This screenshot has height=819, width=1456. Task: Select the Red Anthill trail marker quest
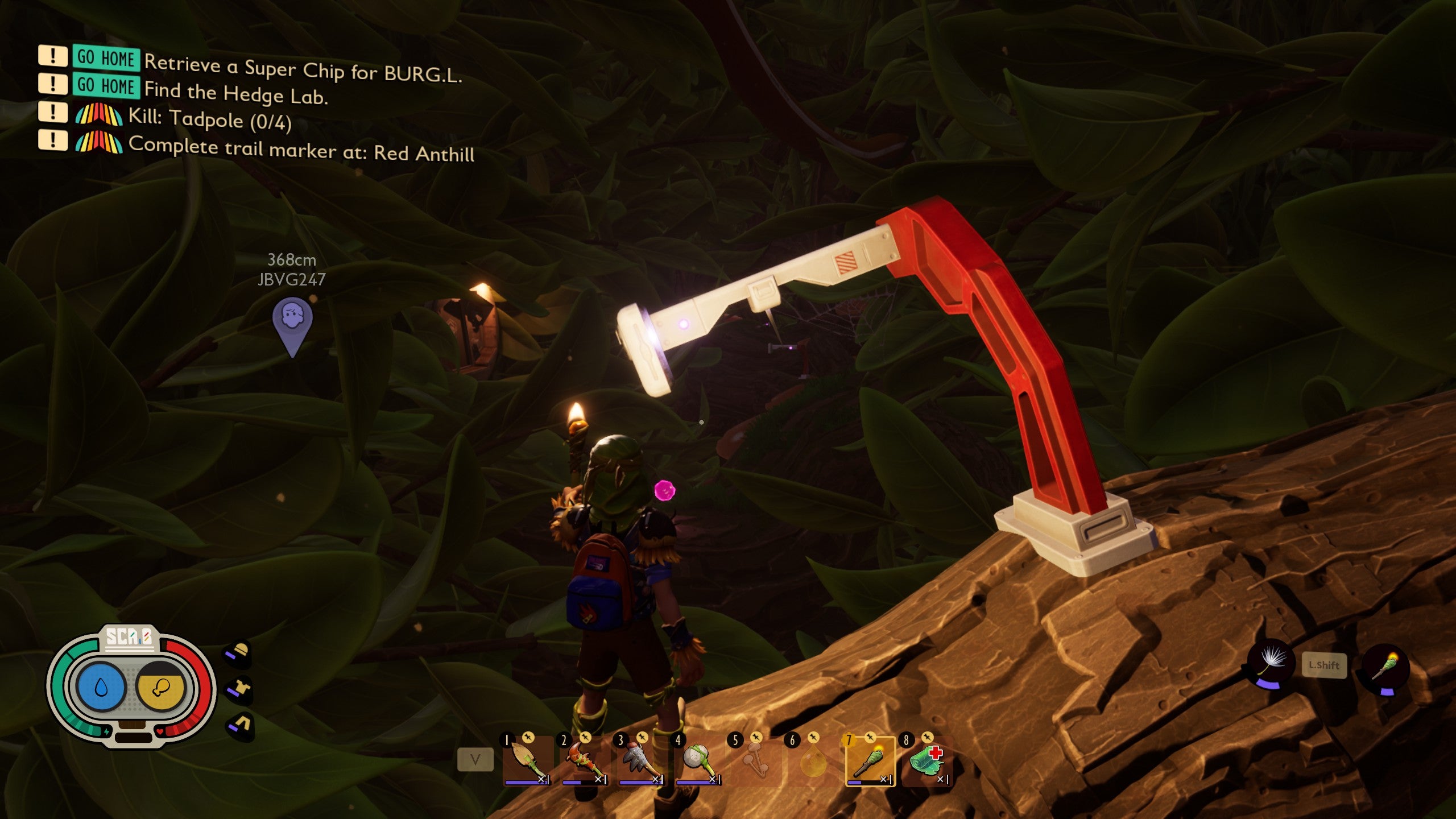[x=301, y=149]
